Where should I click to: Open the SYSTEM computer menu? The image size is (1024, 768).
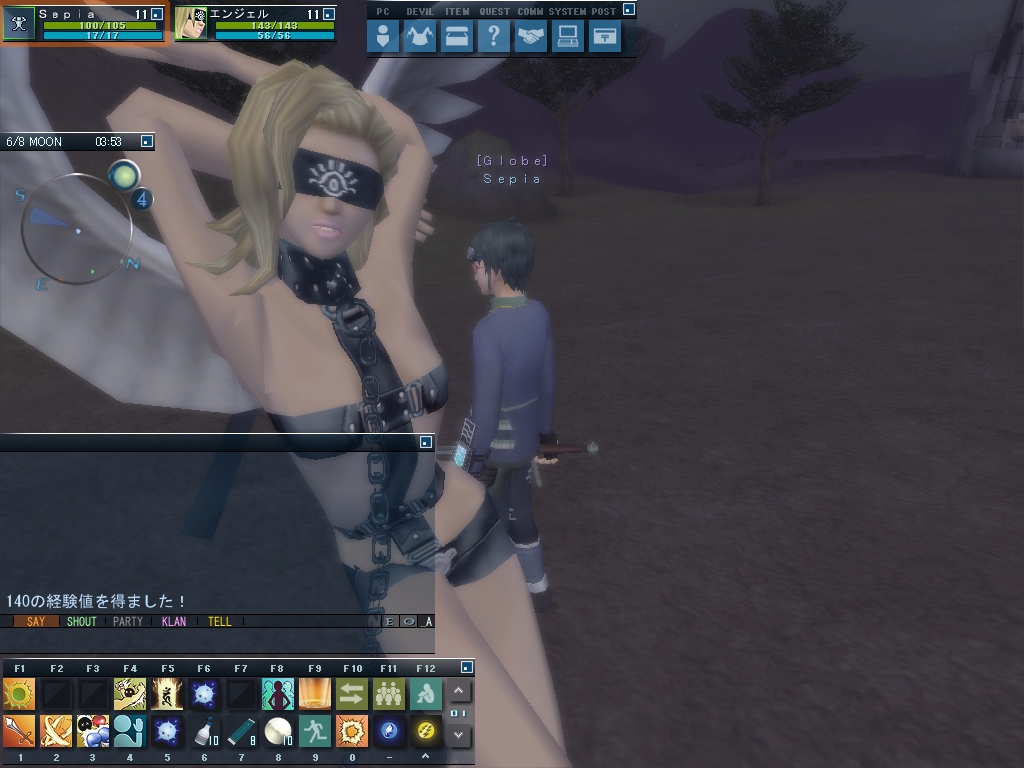click(x=568, y=37)
